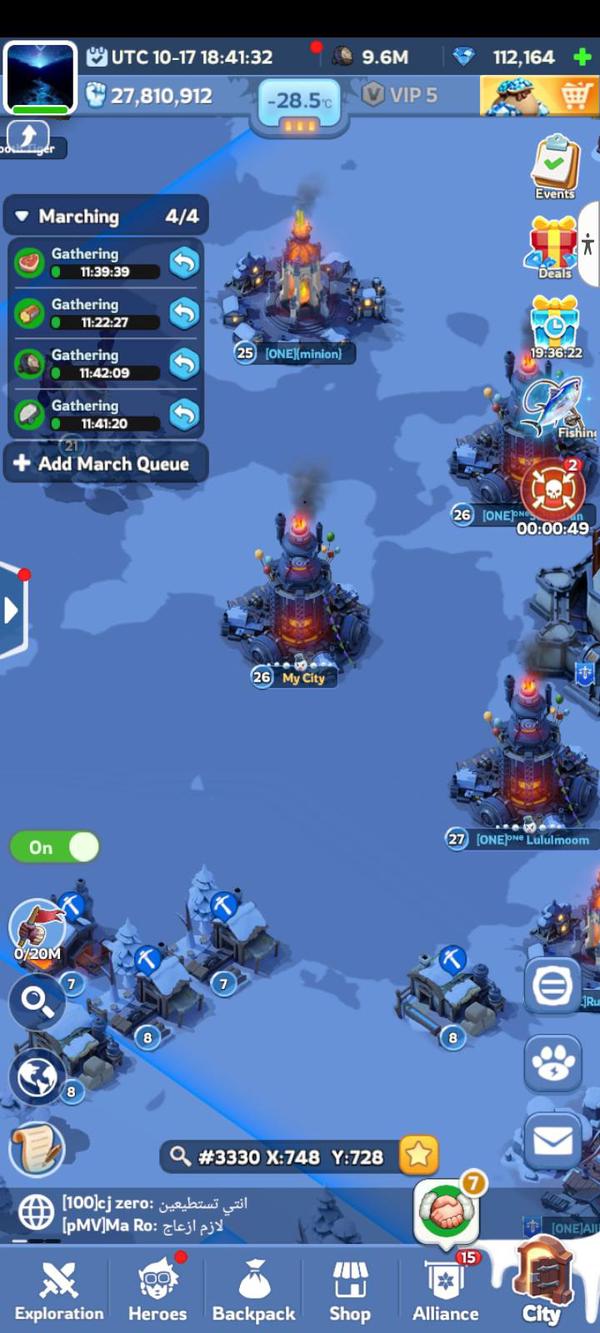600x1333 pixels.
Task: Collapse the Marching panel header
Action: (x=23, y=217)
